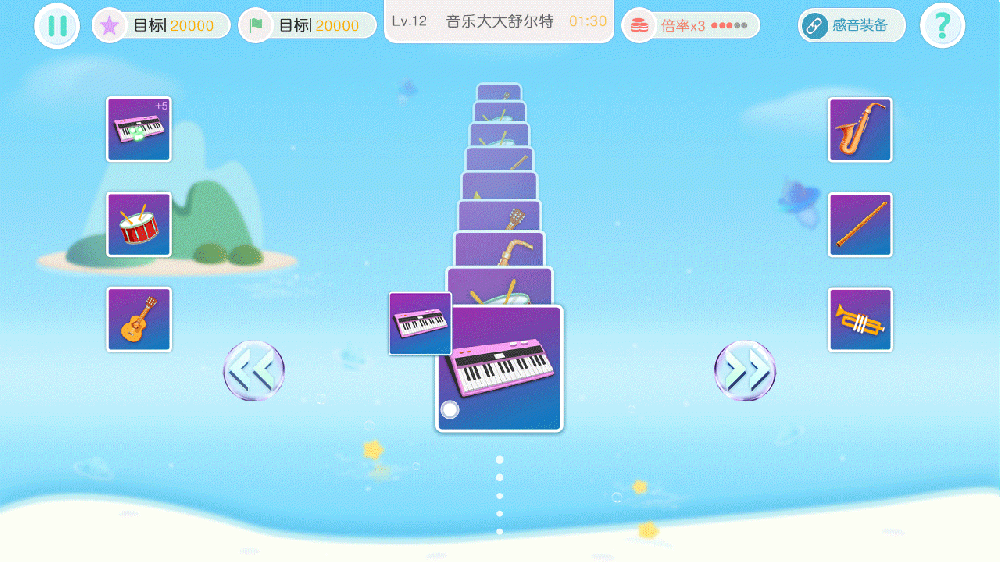Image resolution: width=1000 pixels, height=562 pixels.
Task: Click the left double-arrow bubble button
Action: tap(254, 370)
